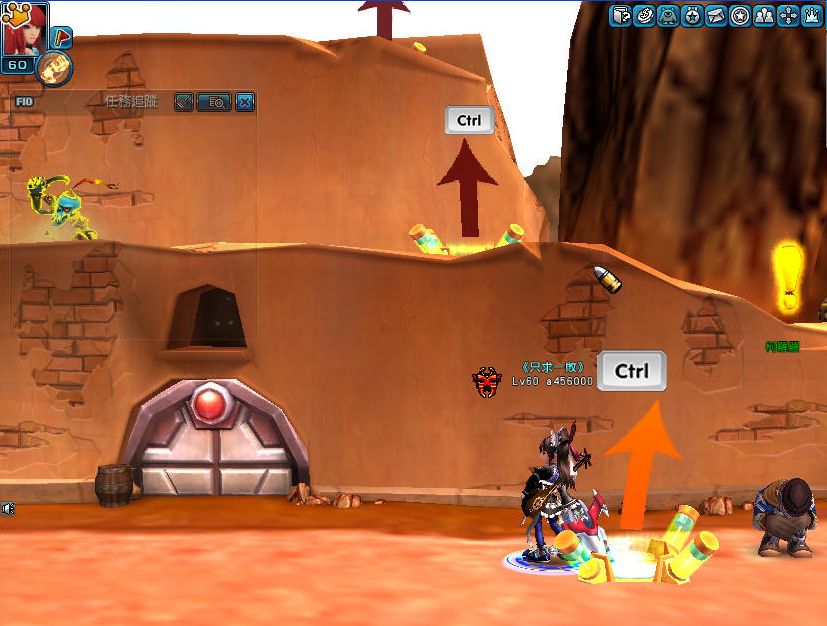Open the mail envelope icon

click(716, 15)
